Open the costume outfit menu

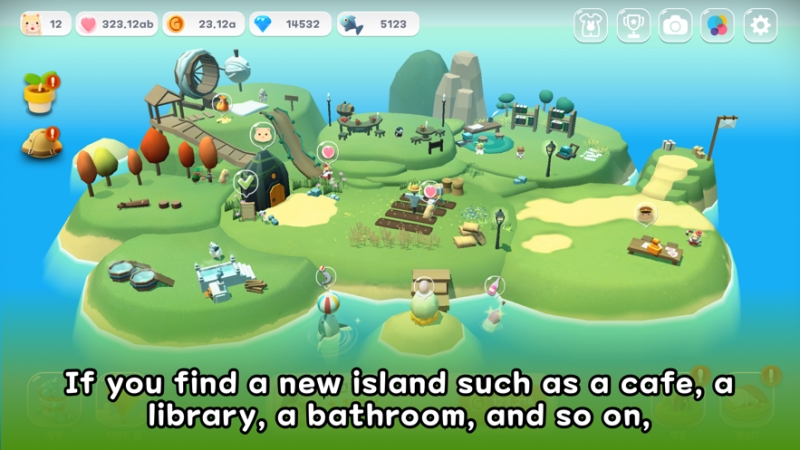click(591, 25)
